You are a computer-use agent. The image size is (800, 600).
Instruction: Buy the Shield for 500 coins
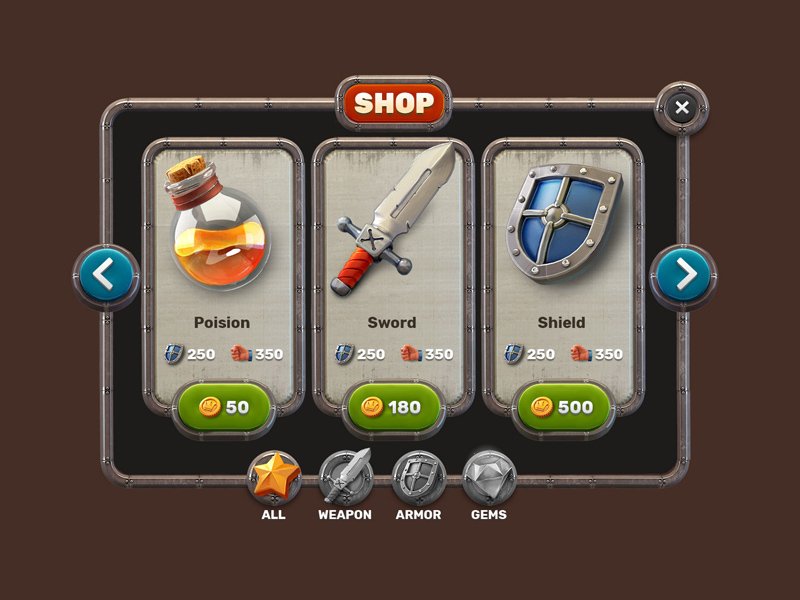[563, 408]
